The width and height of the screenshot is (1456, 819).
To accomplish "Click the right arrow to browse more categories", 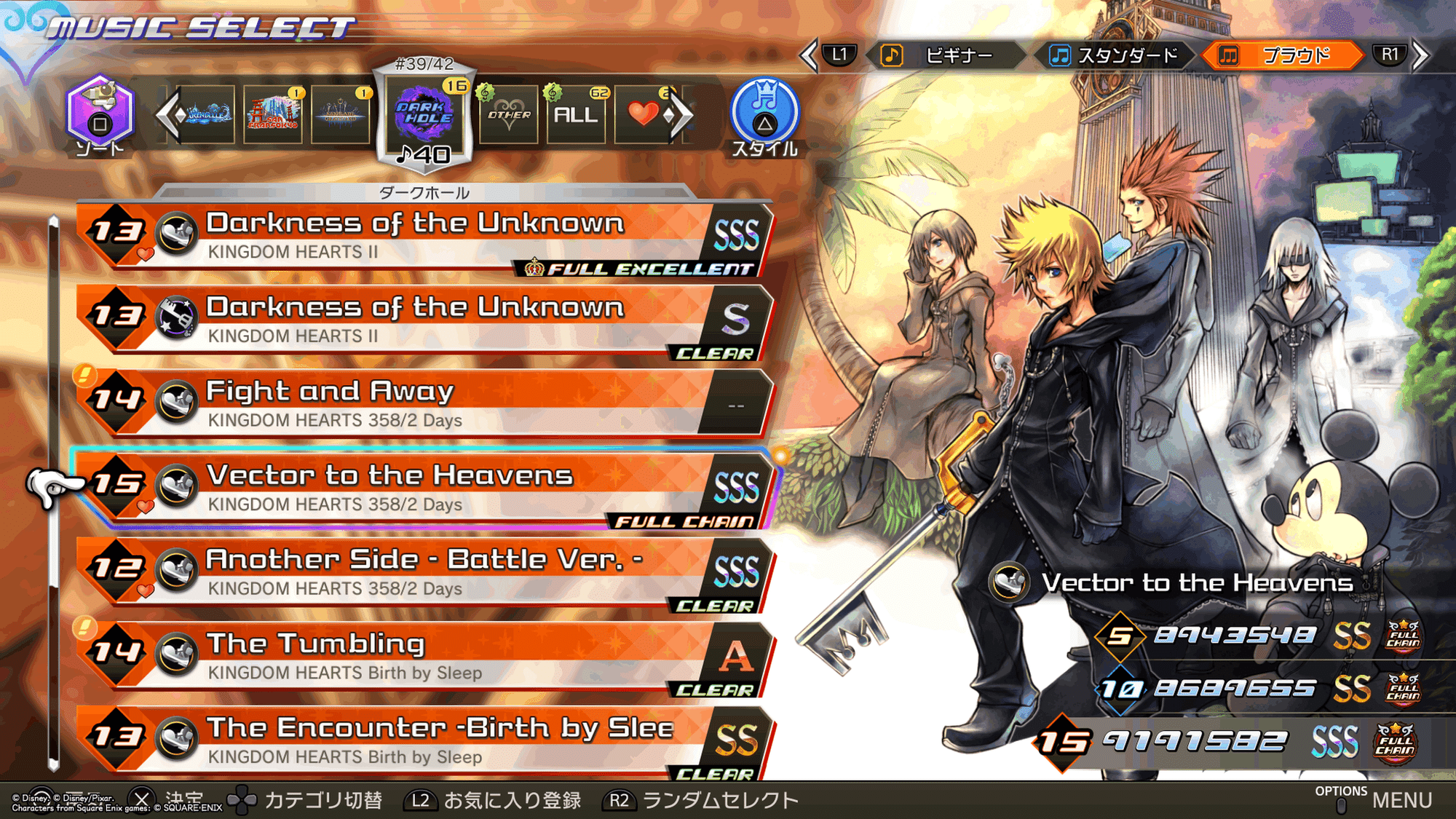I will point(677,116).
